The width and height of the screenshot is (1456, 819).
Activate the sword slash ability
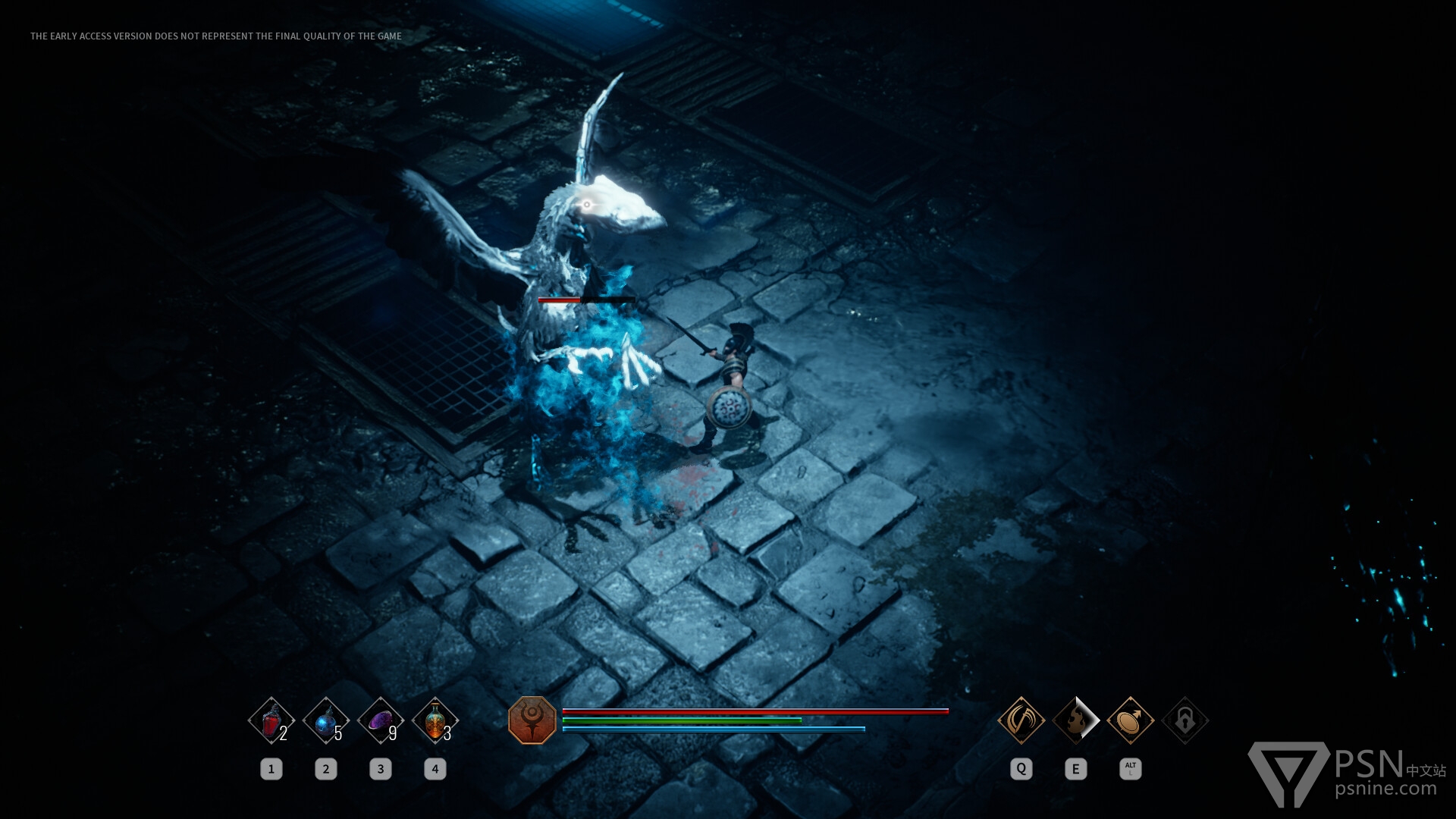(1021, 720)
